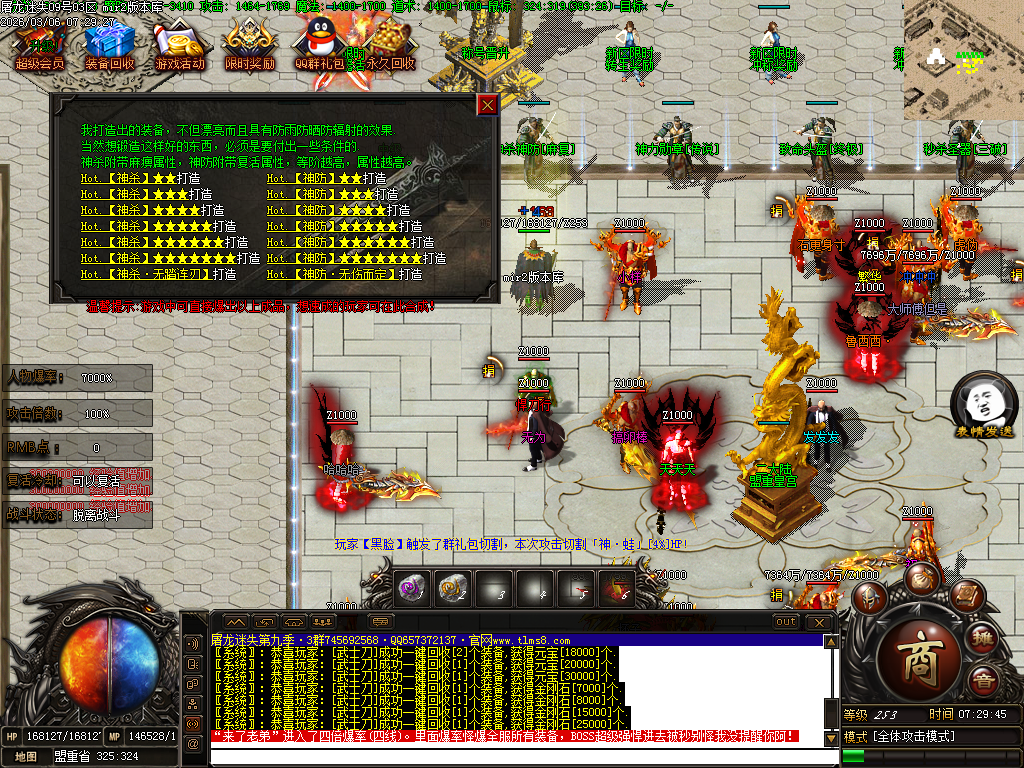Open the minimap in the corner
This screenshot has height=768, width=1024.
pyautogui.click(x=963, y=58)
